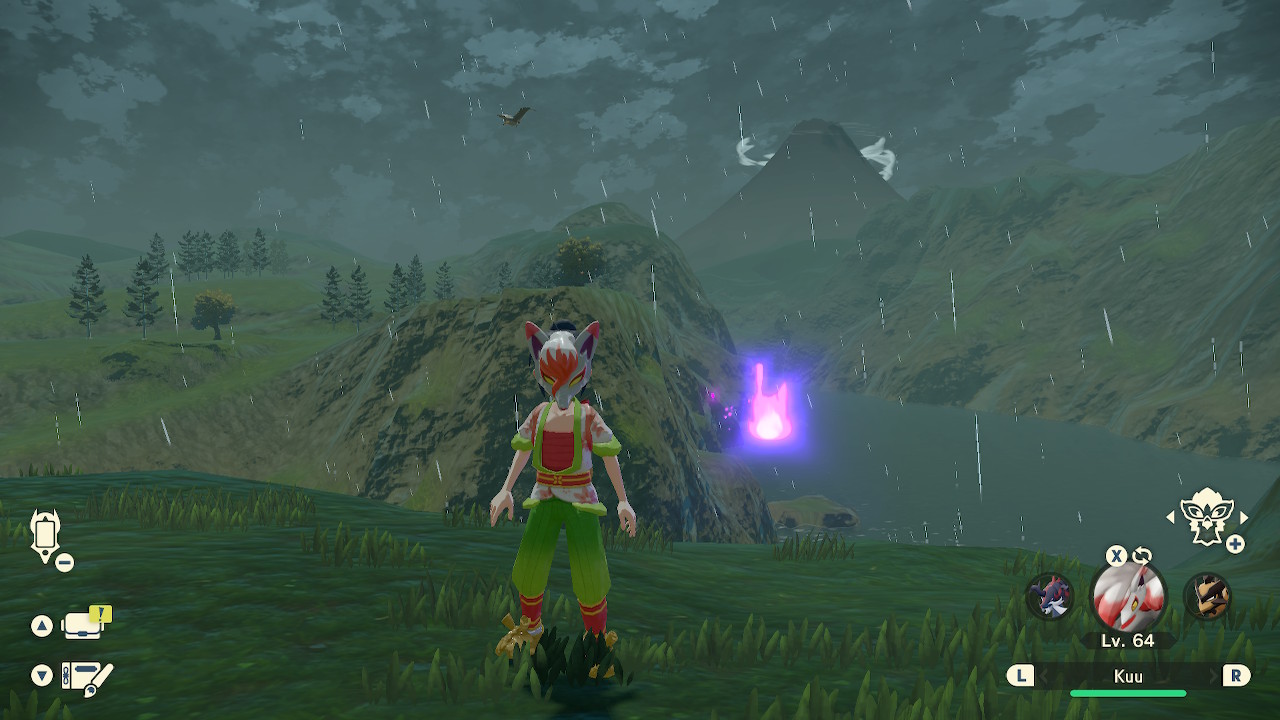Click the left arrow beside the ride icon

(x=1170, y=517)
